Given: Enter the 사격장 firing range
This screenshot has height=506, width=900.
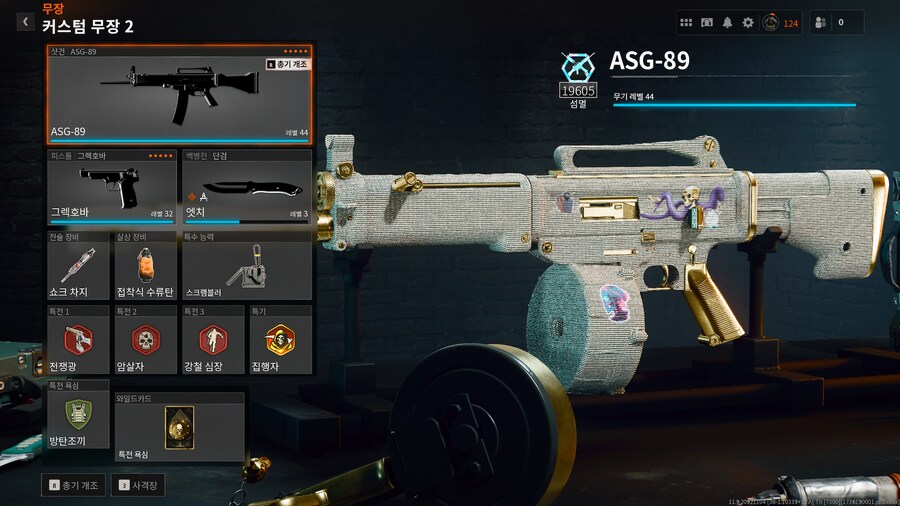Looking at the screenshot, I should click(x=140, y=484).
